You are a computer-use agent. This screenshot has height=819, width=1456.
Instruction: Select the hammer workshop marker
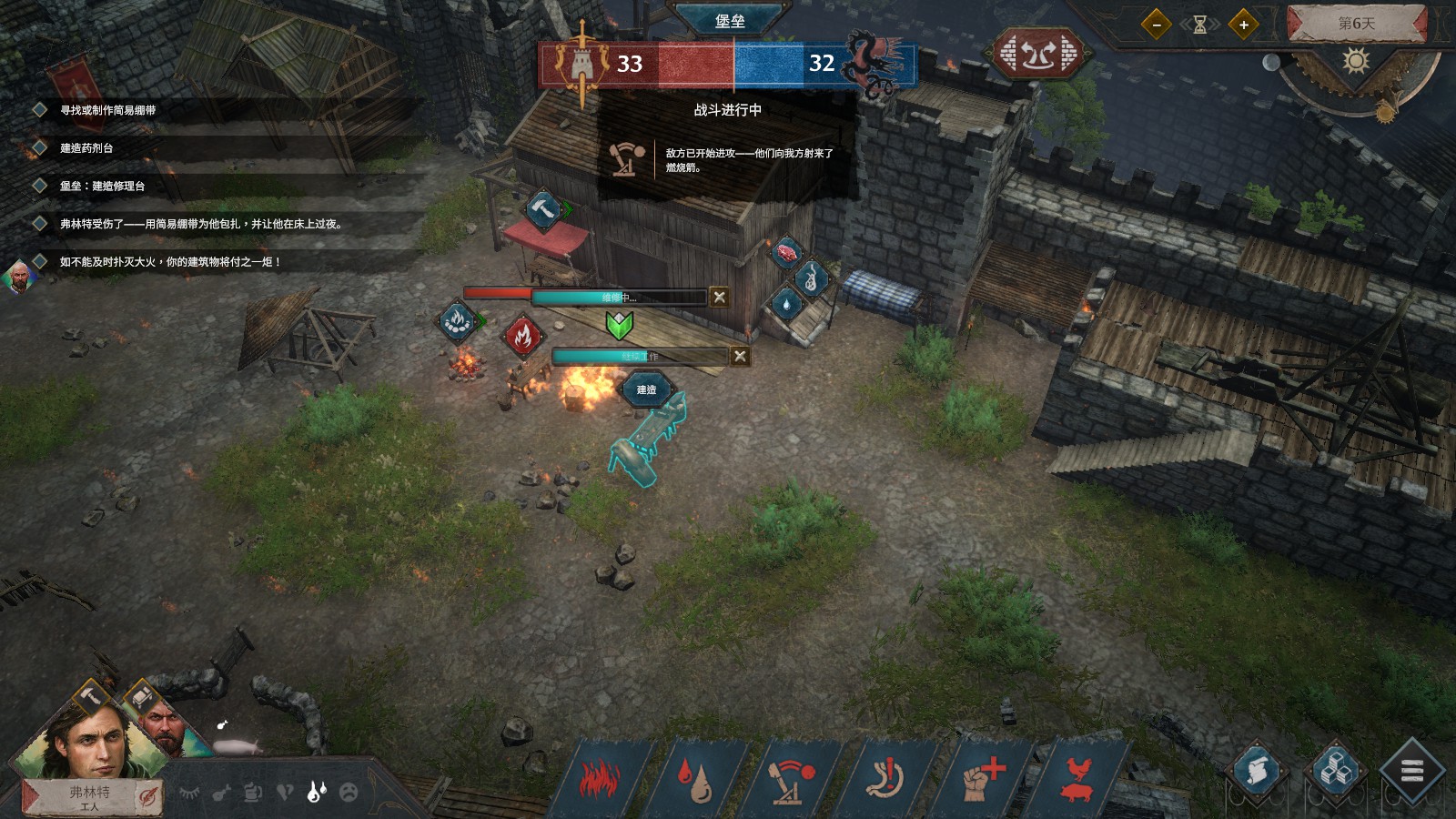tap(543, 210)
